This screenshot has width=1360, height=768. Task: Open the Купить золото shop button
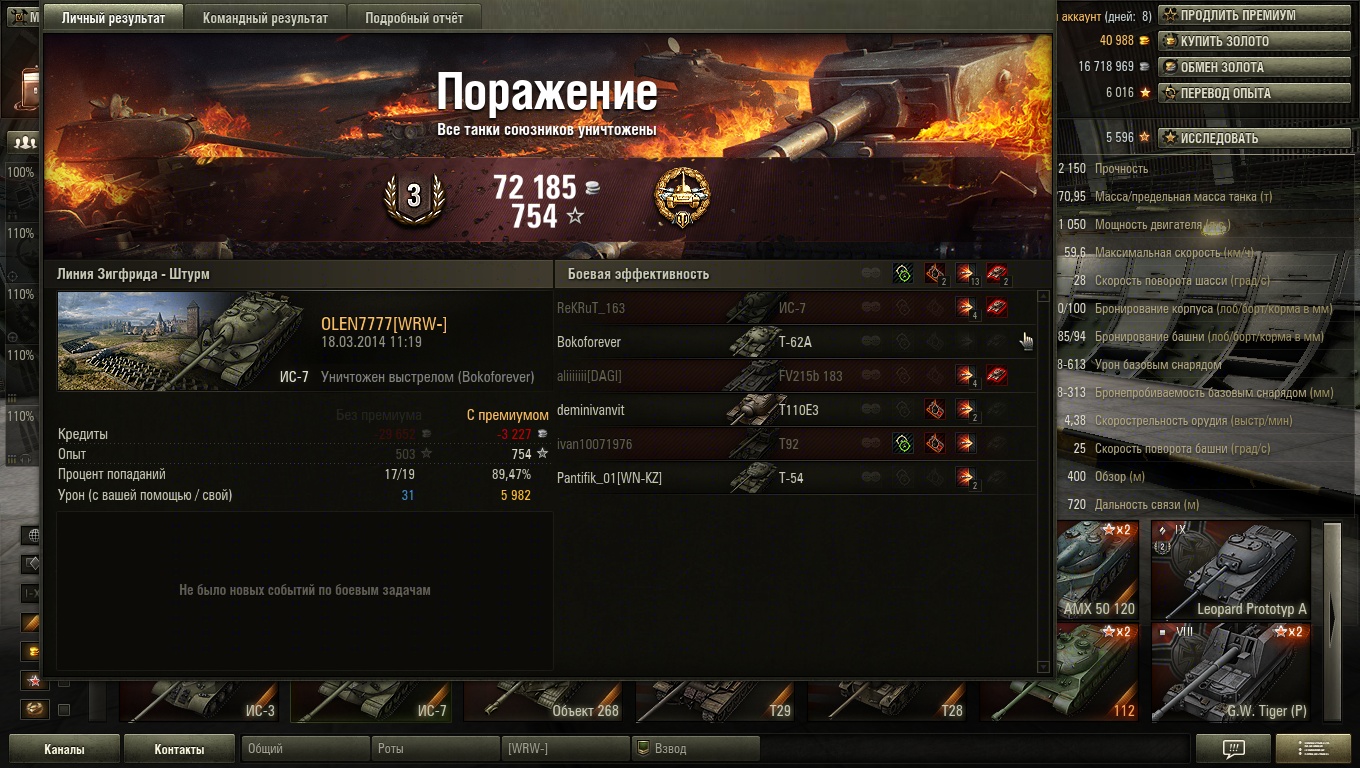(1224, 41)
